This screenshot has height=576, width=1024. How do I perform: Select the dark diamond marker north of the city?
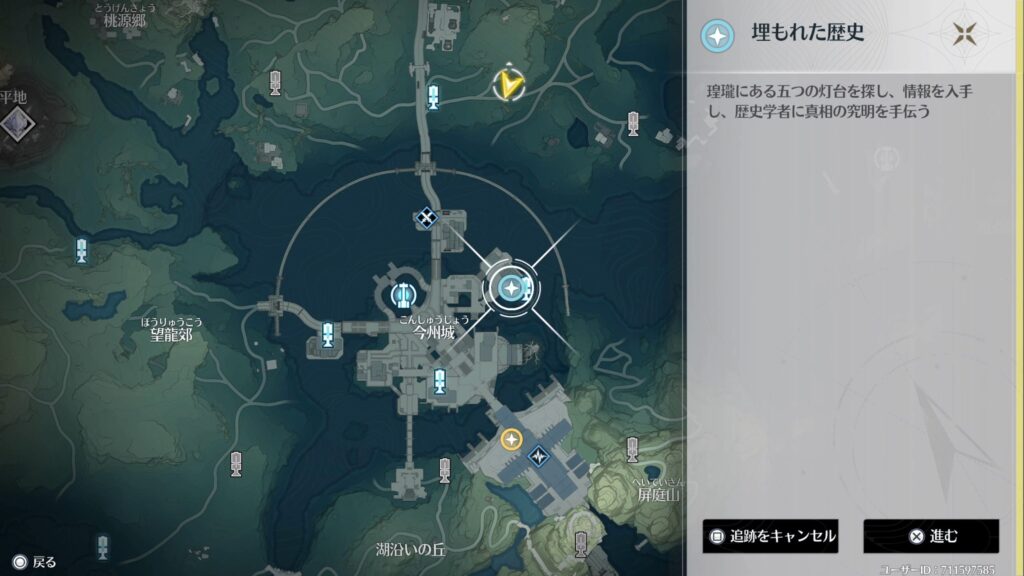tap(427, 217)
